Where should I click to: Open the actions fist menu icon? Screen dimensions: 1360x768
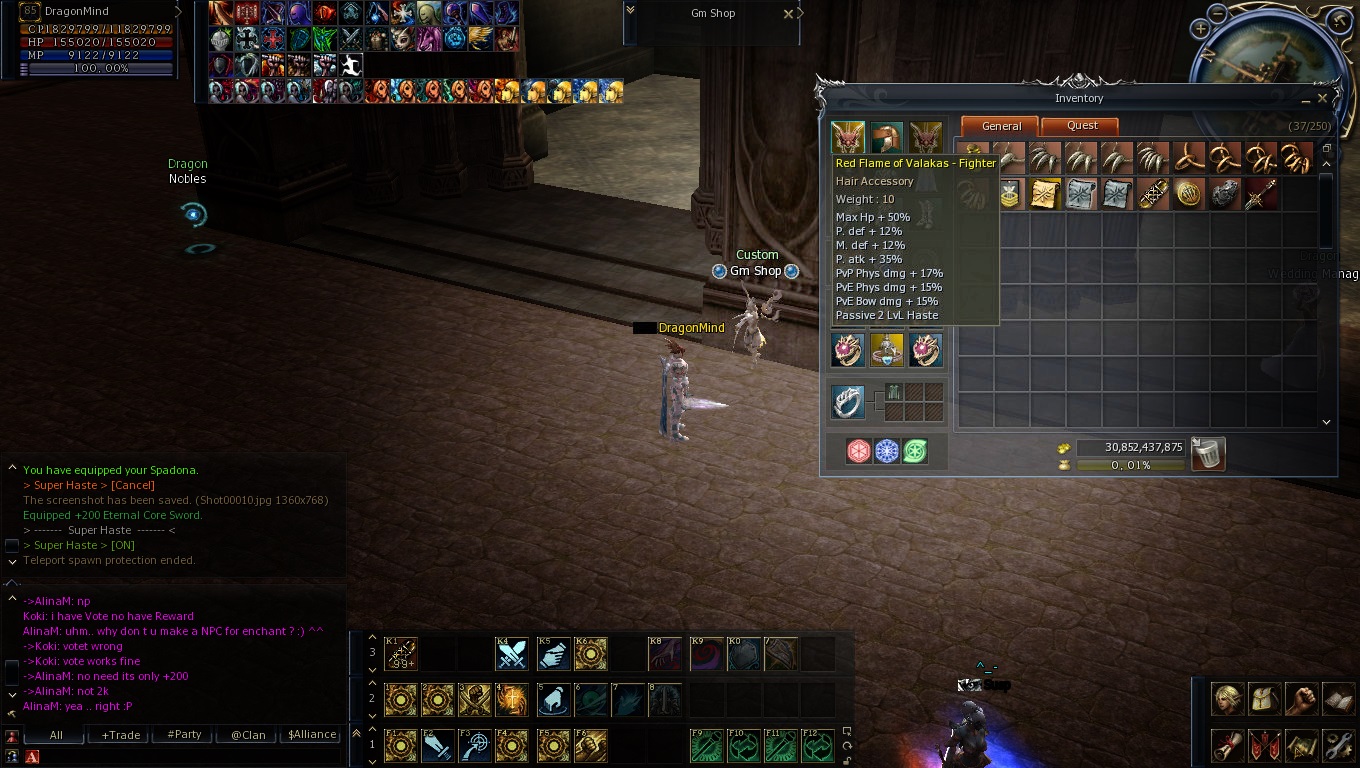click(x=1300, y=699)
